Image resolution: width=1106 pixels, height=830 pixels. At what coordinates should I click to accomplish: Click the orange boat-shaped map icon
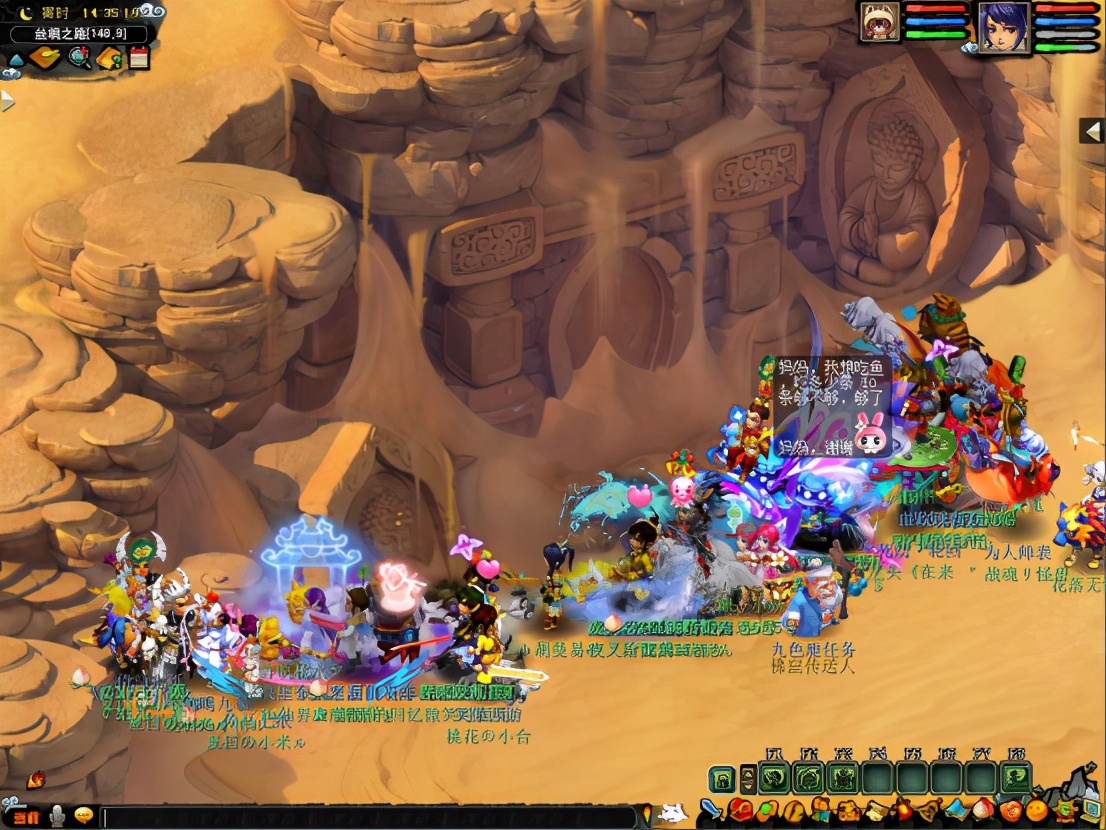pos(46,58)
